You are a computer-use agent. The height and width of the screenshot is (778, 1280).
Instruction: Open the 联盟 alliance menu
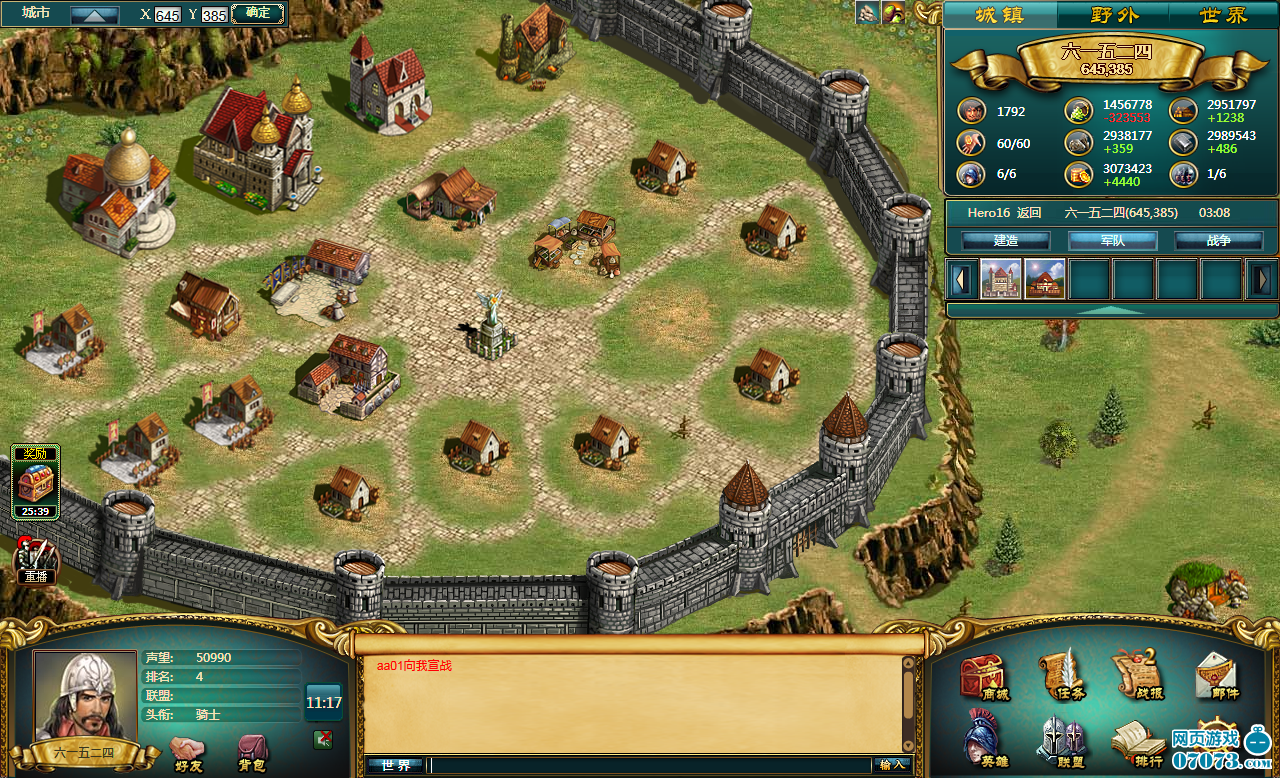[1060, 742]
